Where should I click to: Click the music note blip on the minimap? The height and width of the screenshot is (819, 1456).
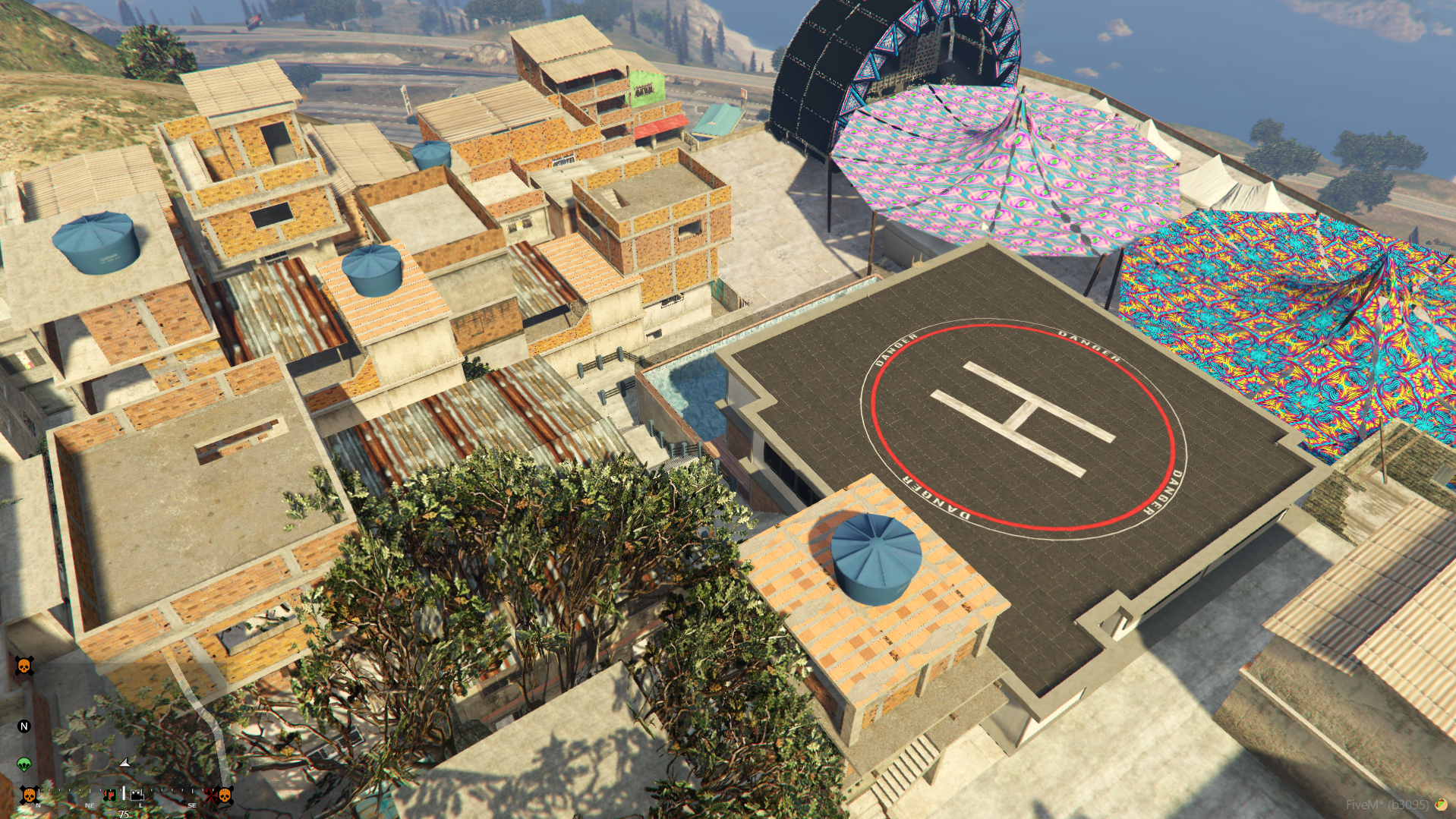tap(109, 795)
